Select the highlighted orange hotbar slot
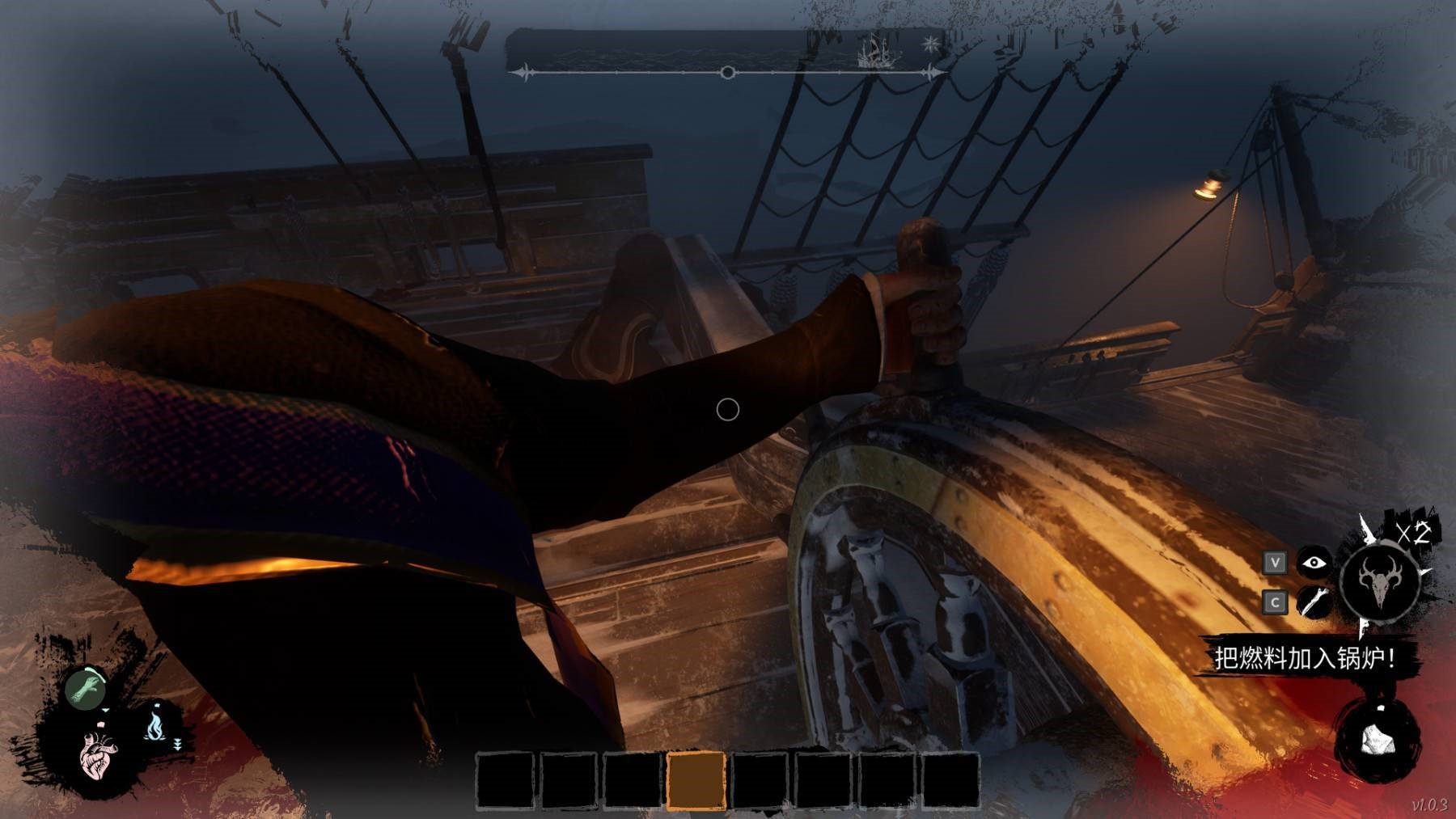The width and height of the screenshot is (1456, 819). 696,779
